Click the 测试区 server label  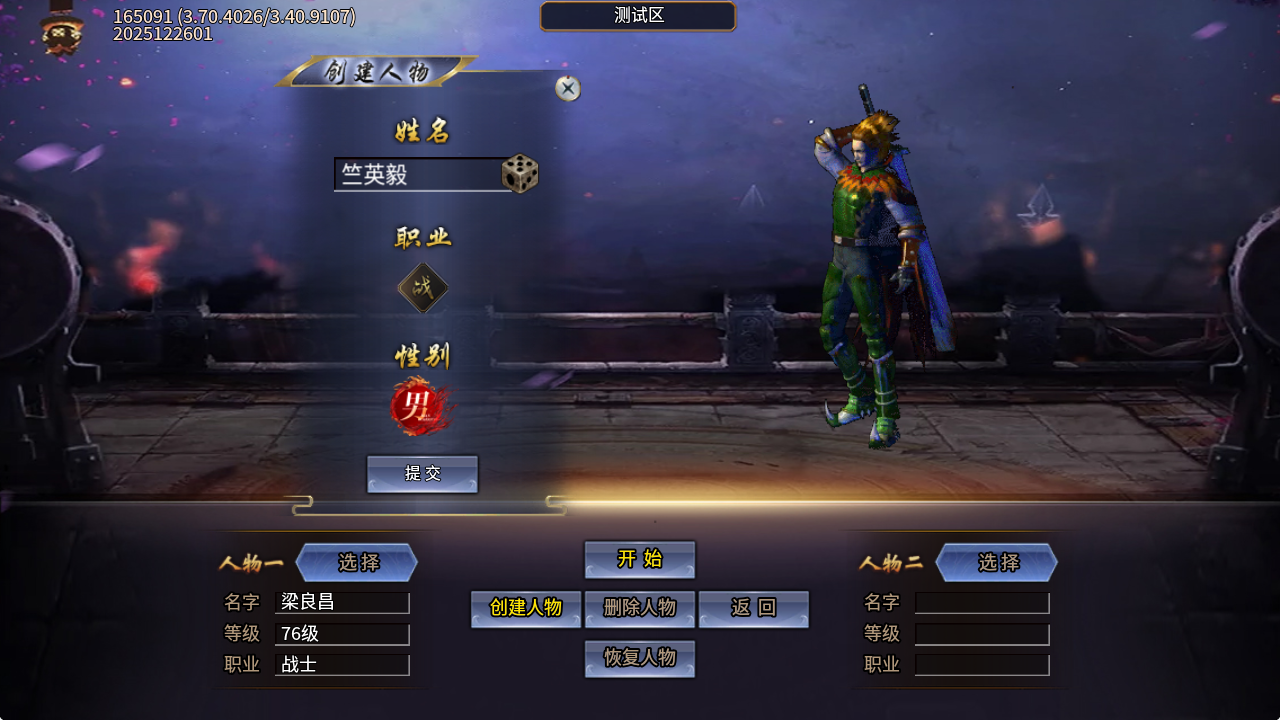pos(638,16)
